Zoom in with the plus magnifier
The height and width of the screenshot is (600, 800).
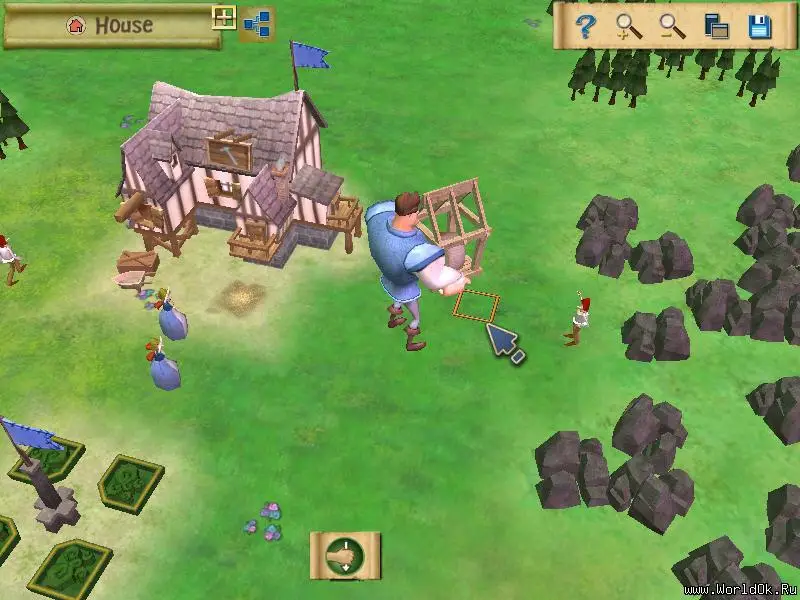coord(629,27)
